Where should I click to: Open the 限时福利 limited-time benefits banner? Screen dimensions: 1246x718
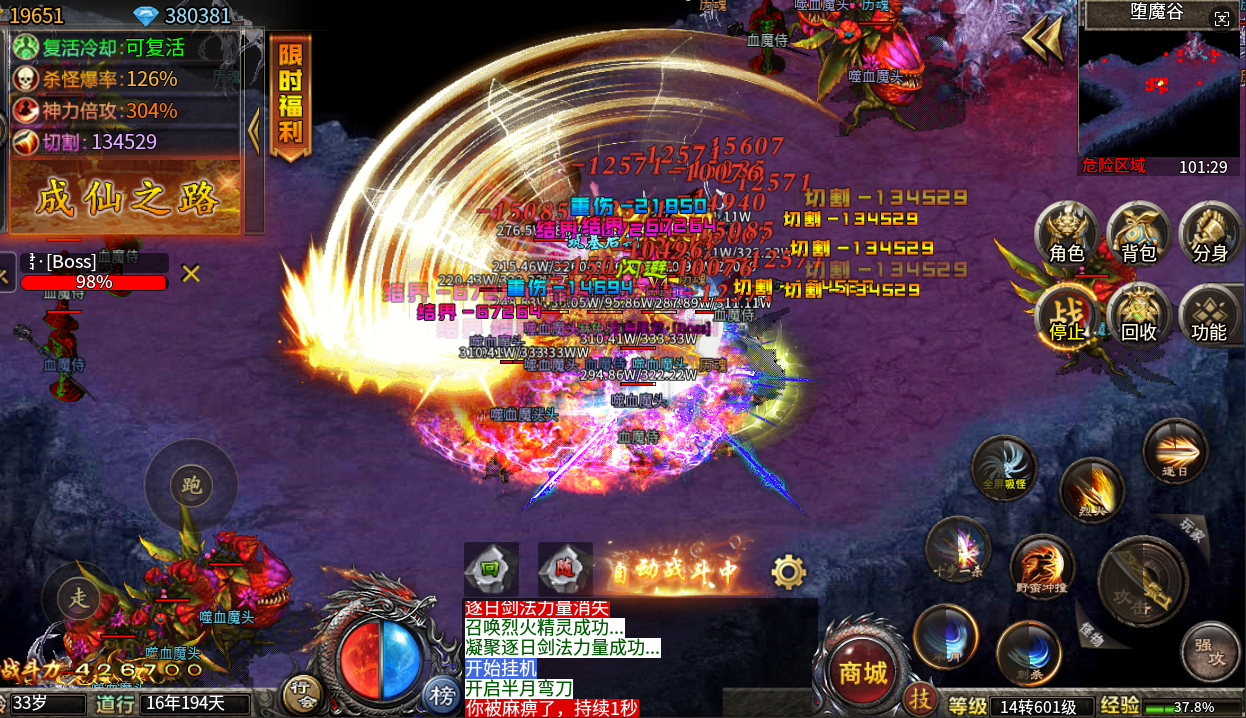tap(290, 95)
